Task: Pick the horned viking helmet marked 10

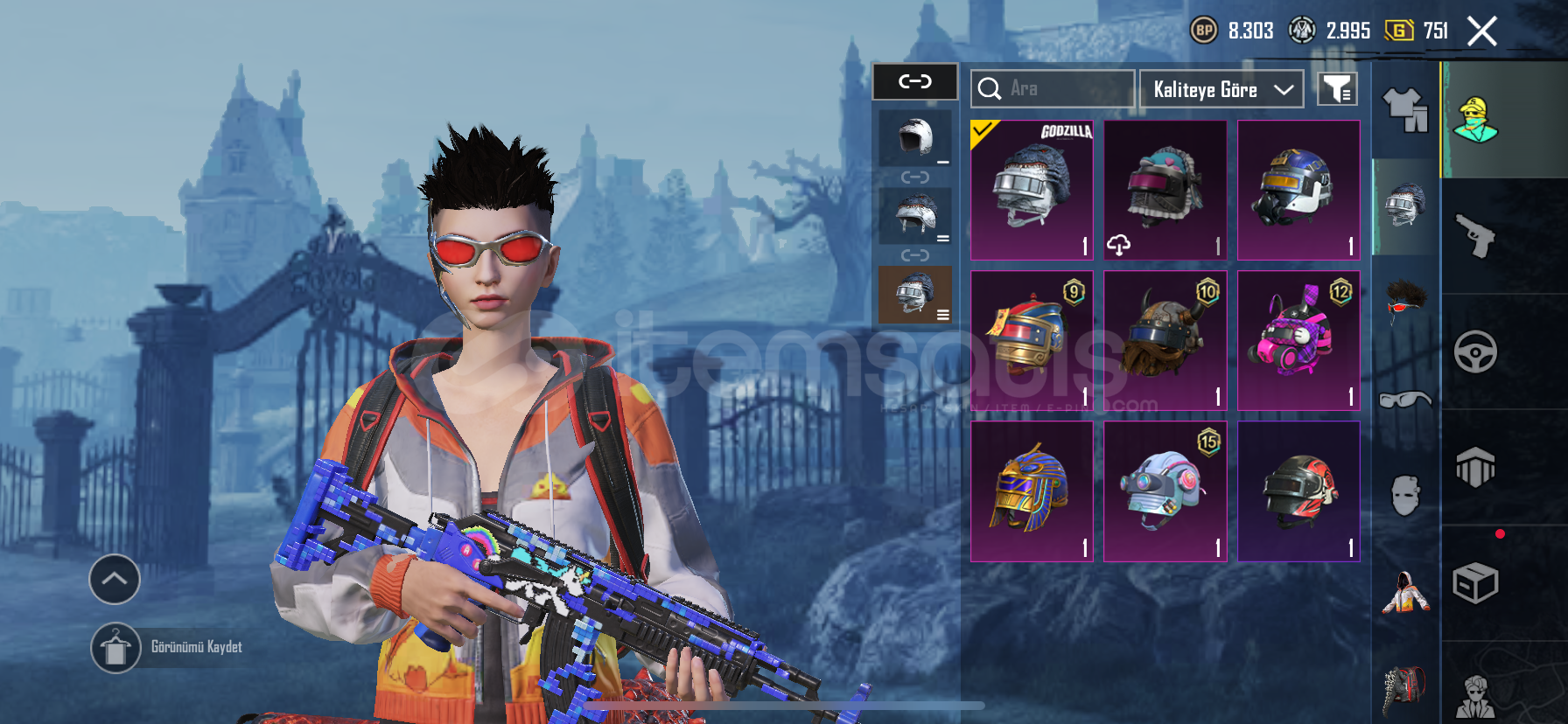Action: point(1165,340)
